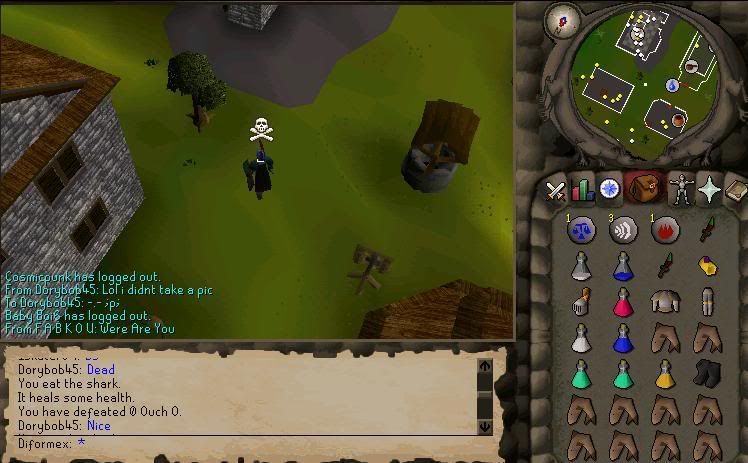748x463 pixels.
Task: Click the white air rune stack
Action: 623,230
